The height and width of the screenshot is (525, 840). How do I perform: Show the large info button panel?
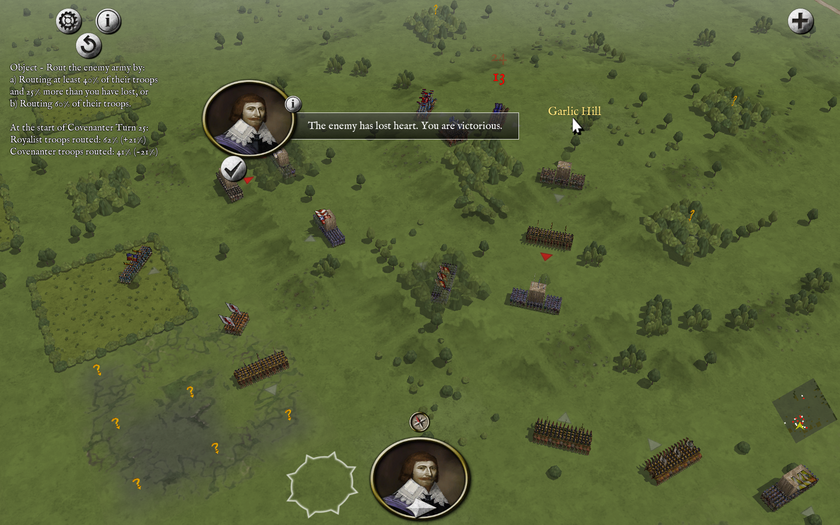[x=108, y=20]
